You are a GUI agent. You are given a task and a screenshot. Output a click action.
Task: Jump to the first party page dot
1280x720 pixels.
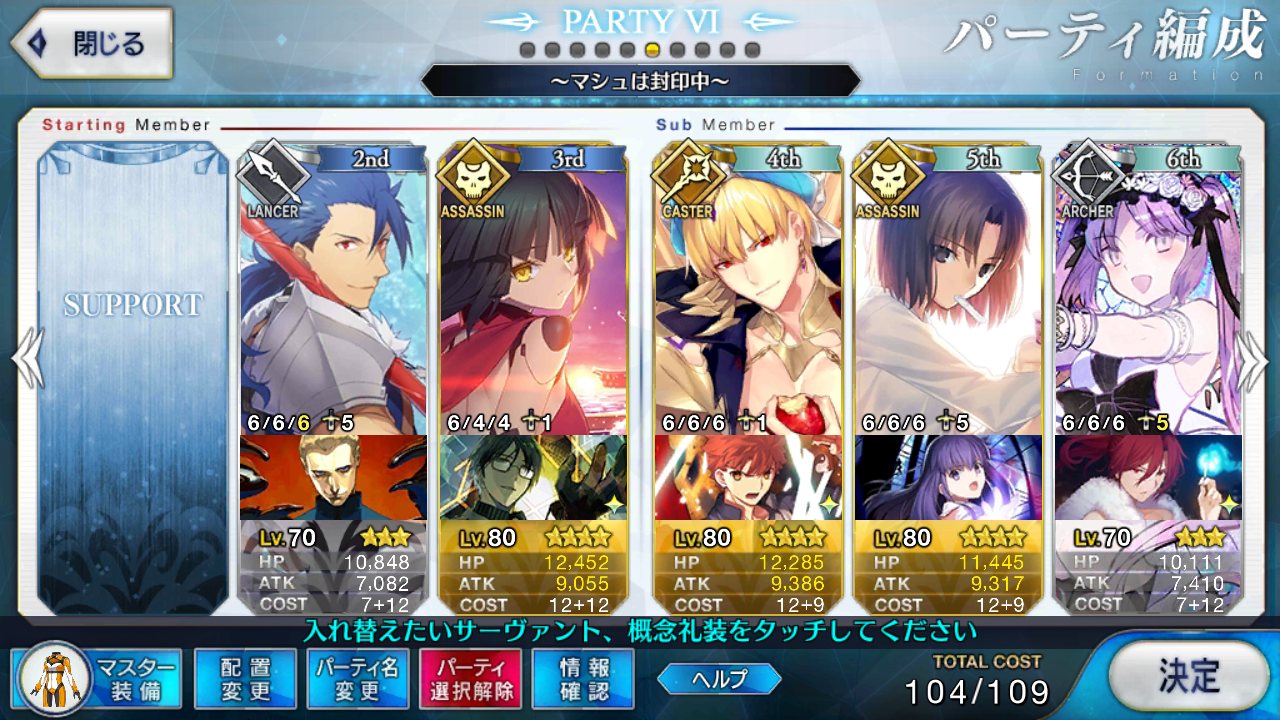tap(527, 50)
